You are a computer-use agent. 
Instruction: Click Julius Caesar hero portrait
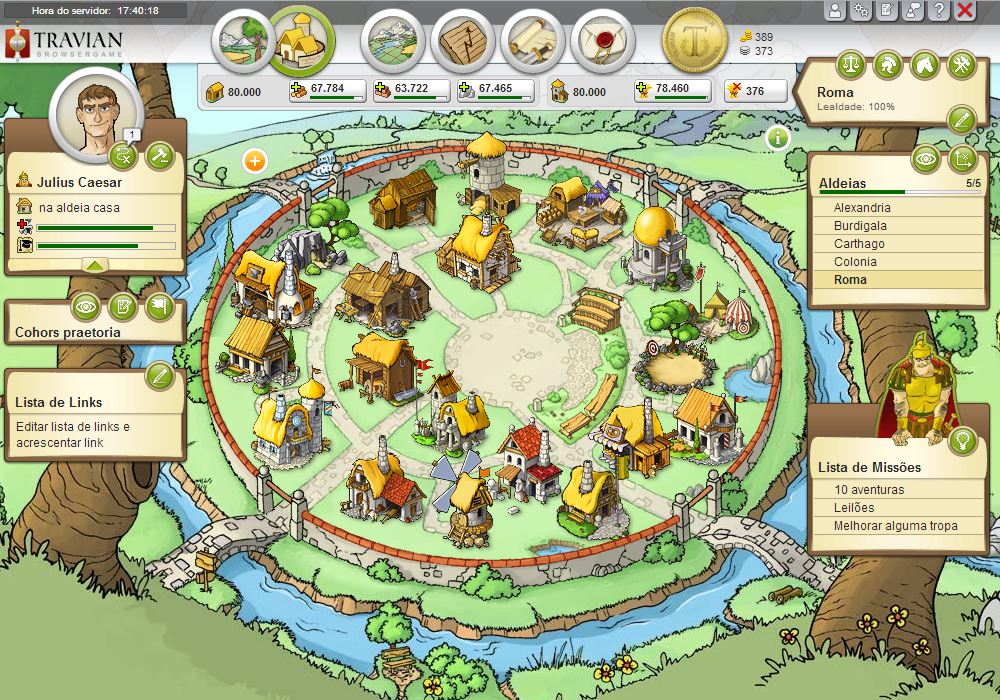(x=96, y=115)
